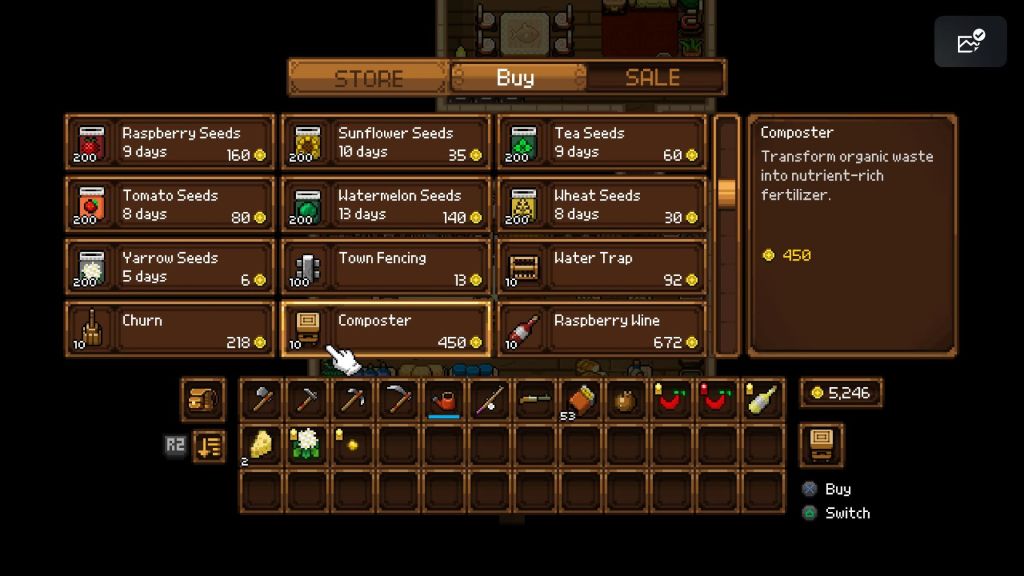Select the Yarrow Seeds listing

coord(170,267)
